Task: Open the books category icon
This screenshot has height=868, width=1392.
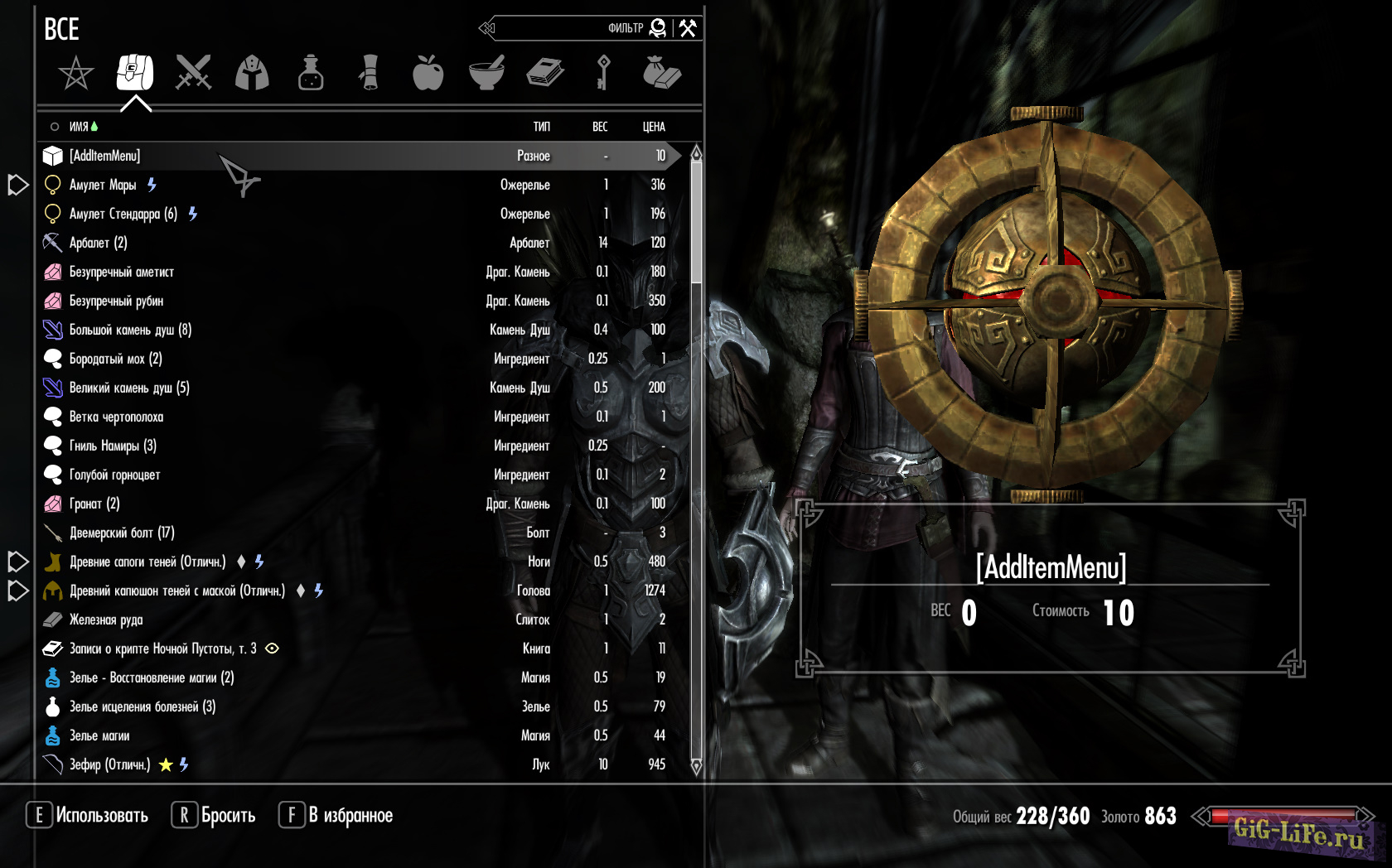Action: click(x=545, y=74)
